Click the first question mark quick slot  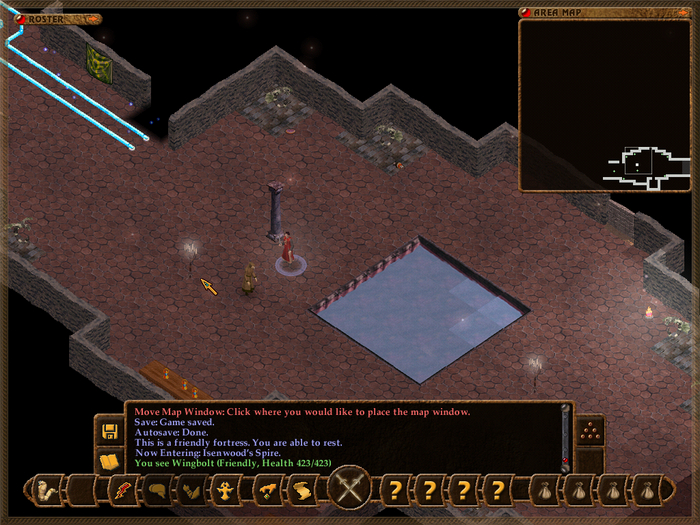(x=396, y=491)
